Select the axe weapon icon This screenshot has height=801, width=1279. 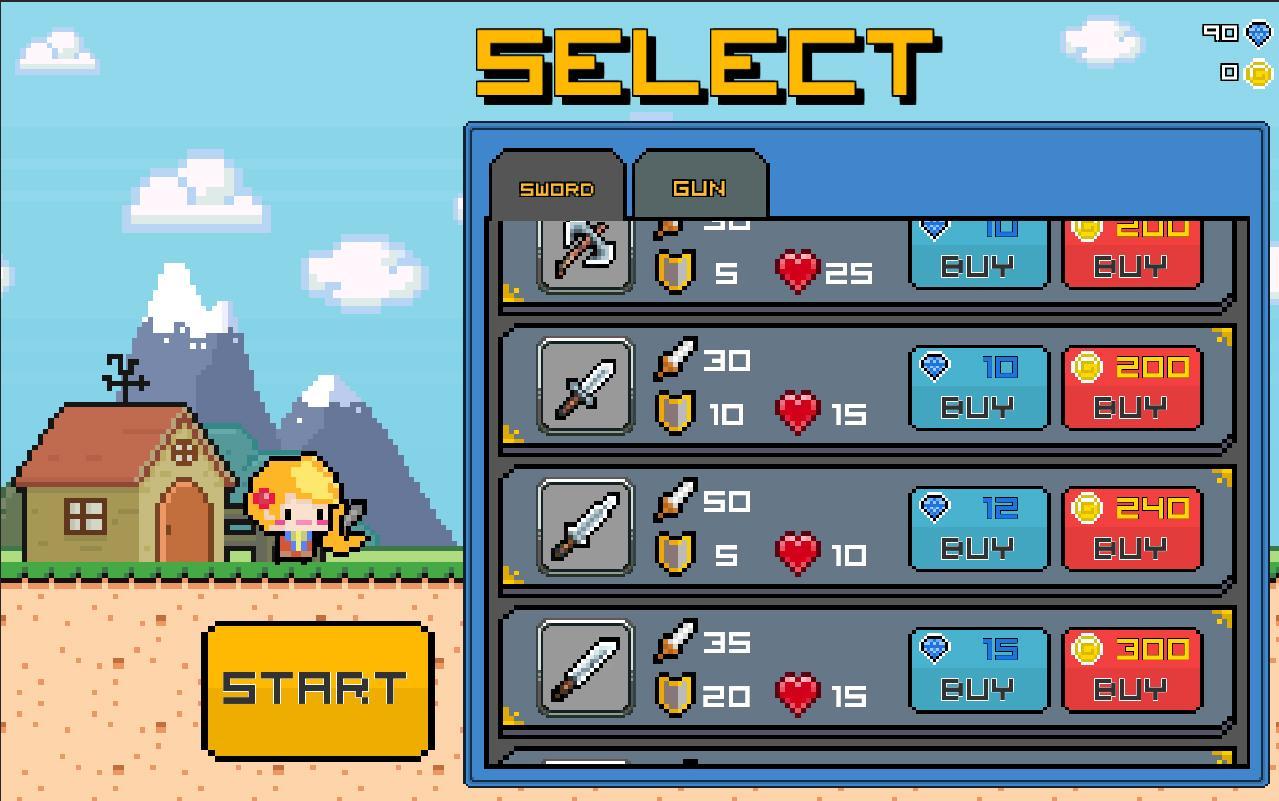point(585,255)
